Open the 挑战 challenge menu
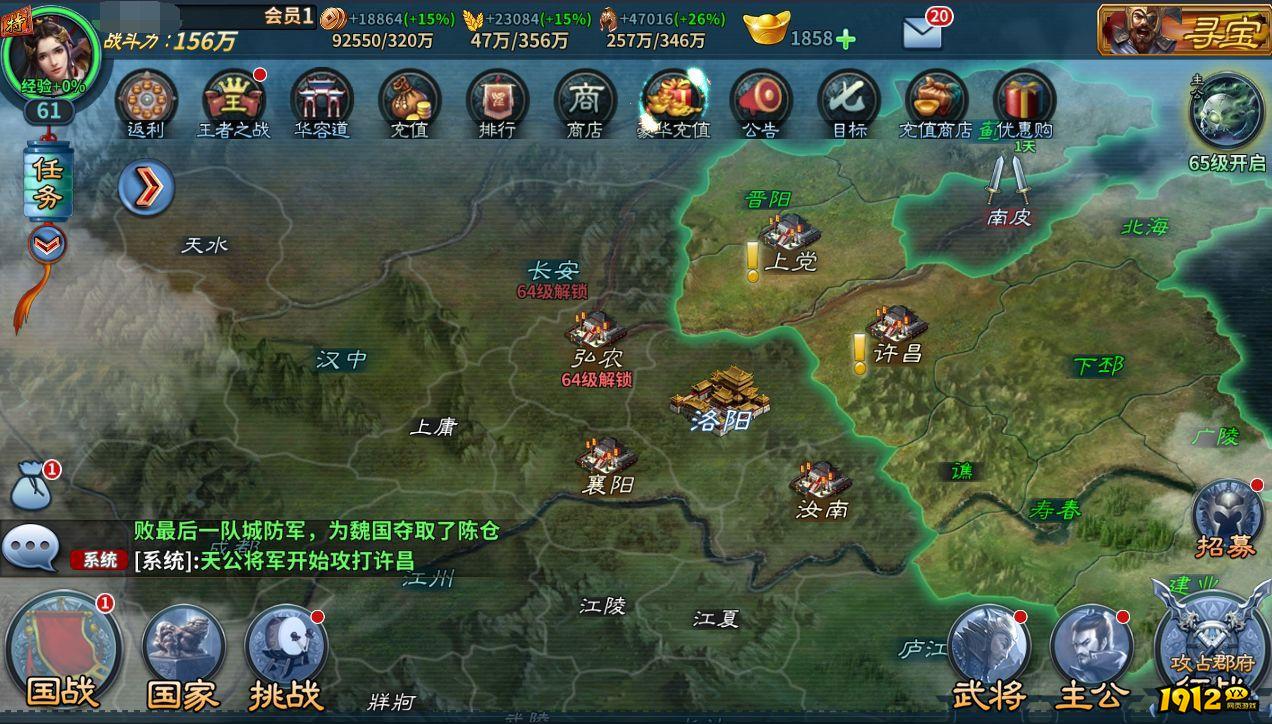 tap(286, 648)
